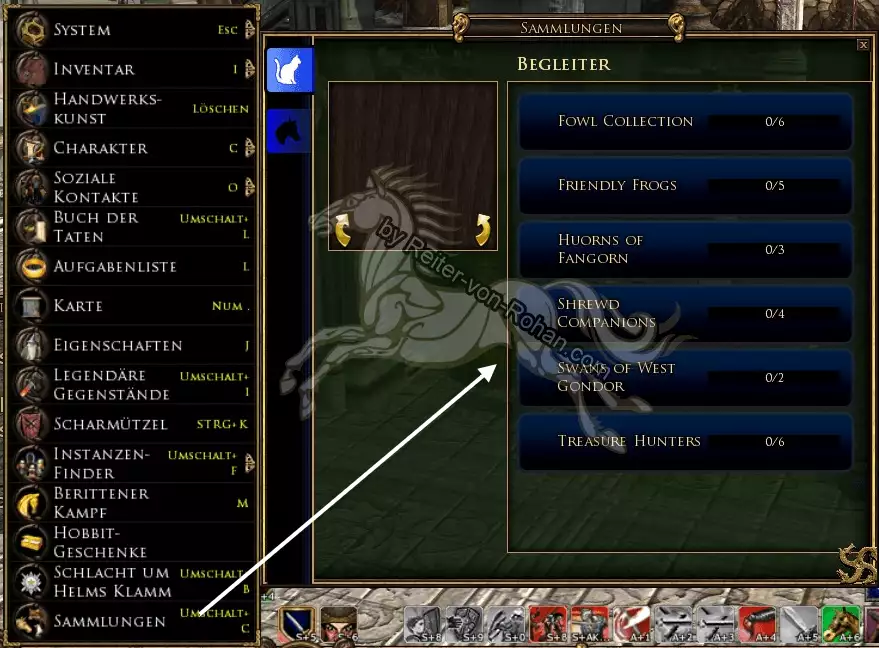Select Eigenschaften from the menu
The image size is (879, 648).
[117, 345]
